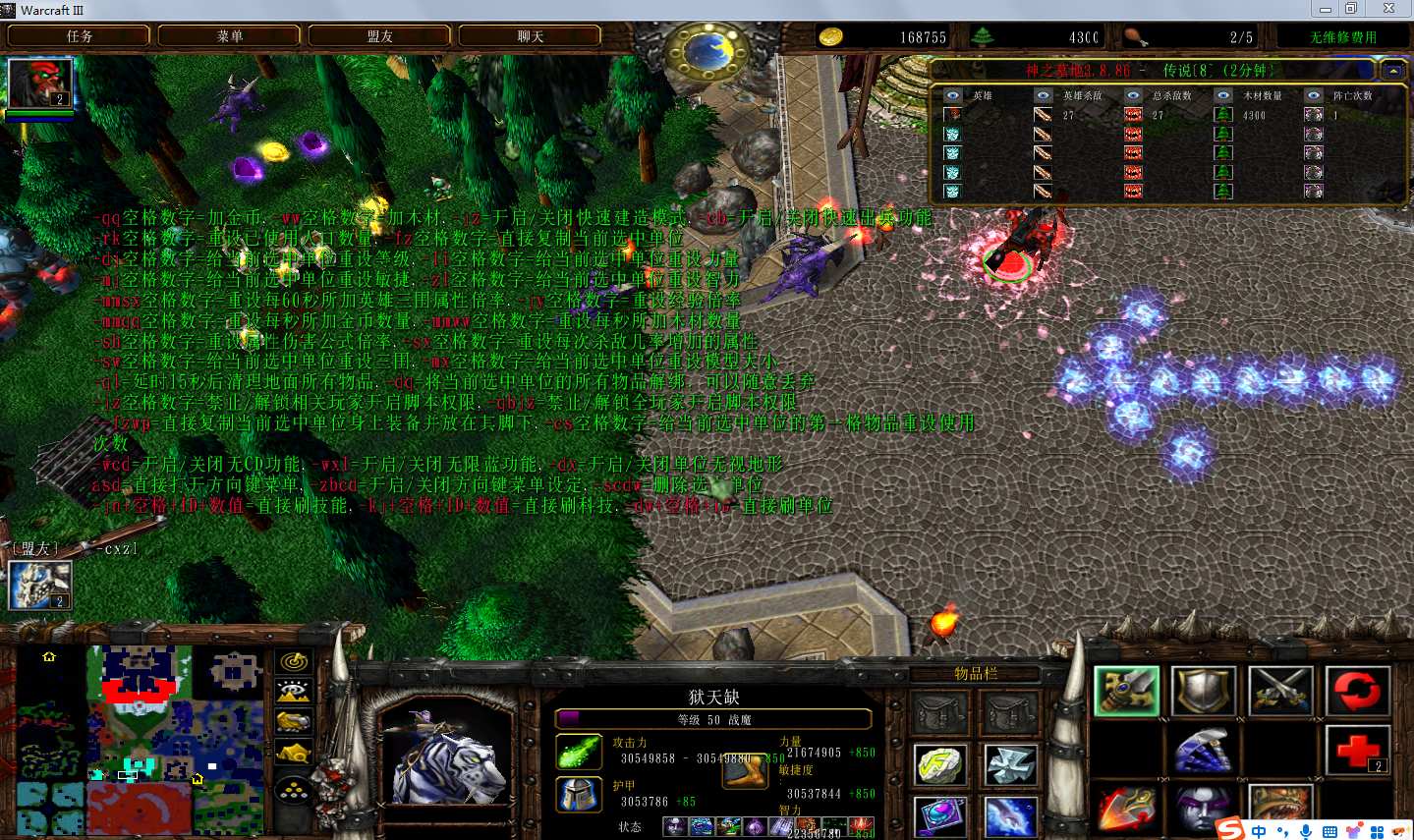1414x840 pixels.
Task: Open the 任务 quests menu
Action: tap(79, 36)
